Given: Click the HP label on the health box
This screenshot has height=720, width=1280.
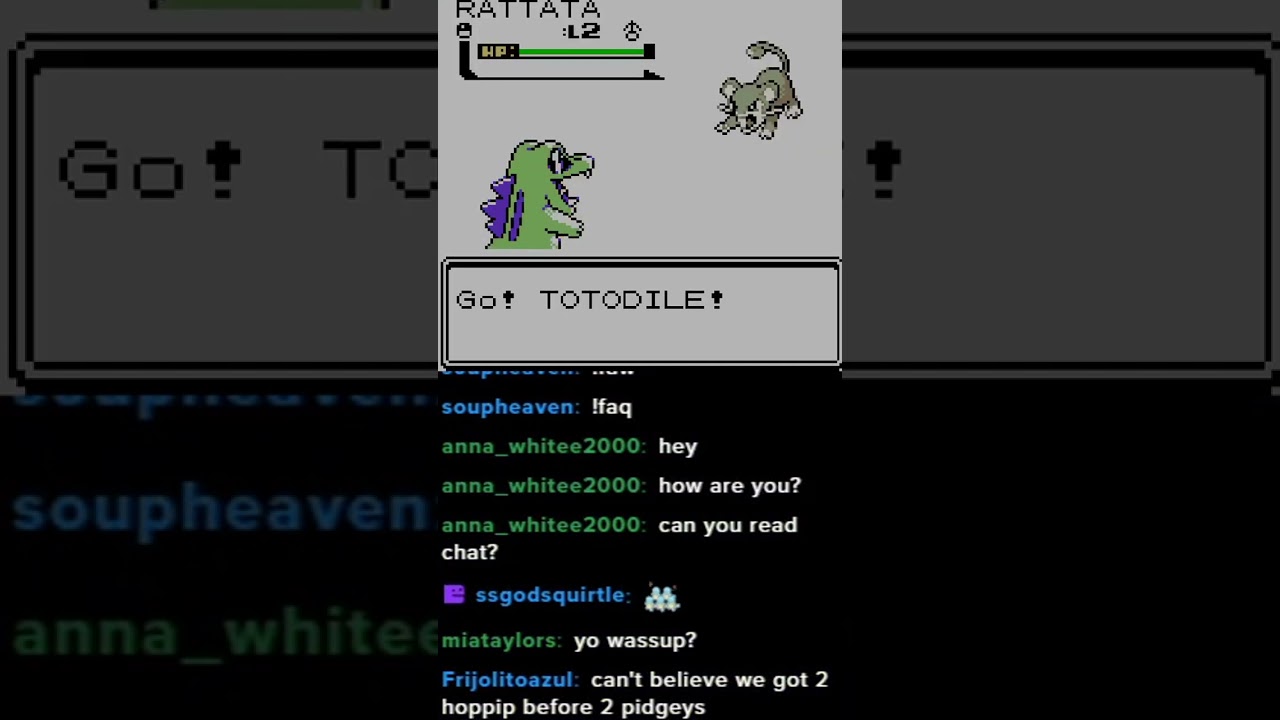Looking at the screenshot, I should tap(496, 51).
